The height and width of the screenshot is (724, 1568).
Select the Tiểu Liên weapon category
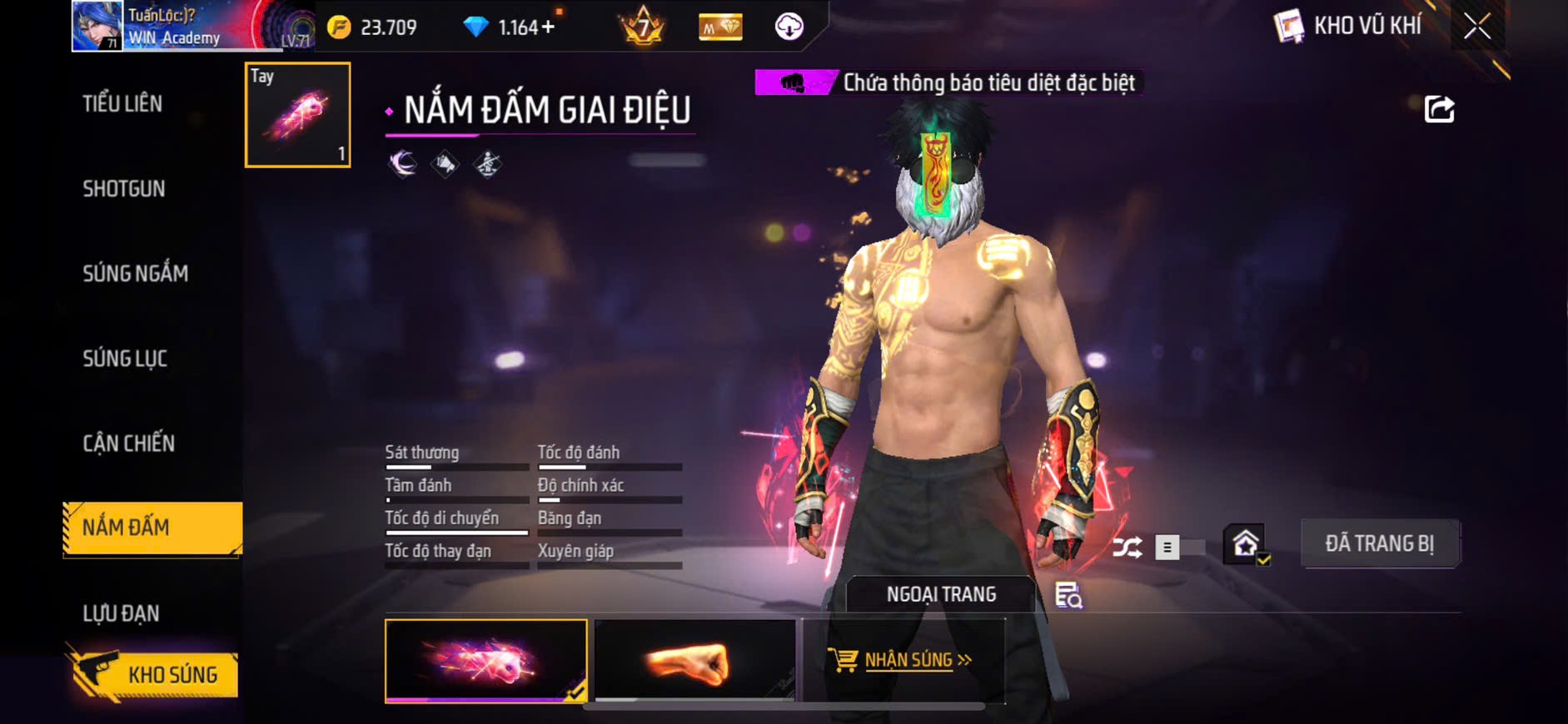pyautogui.click(x=122, y=104)
